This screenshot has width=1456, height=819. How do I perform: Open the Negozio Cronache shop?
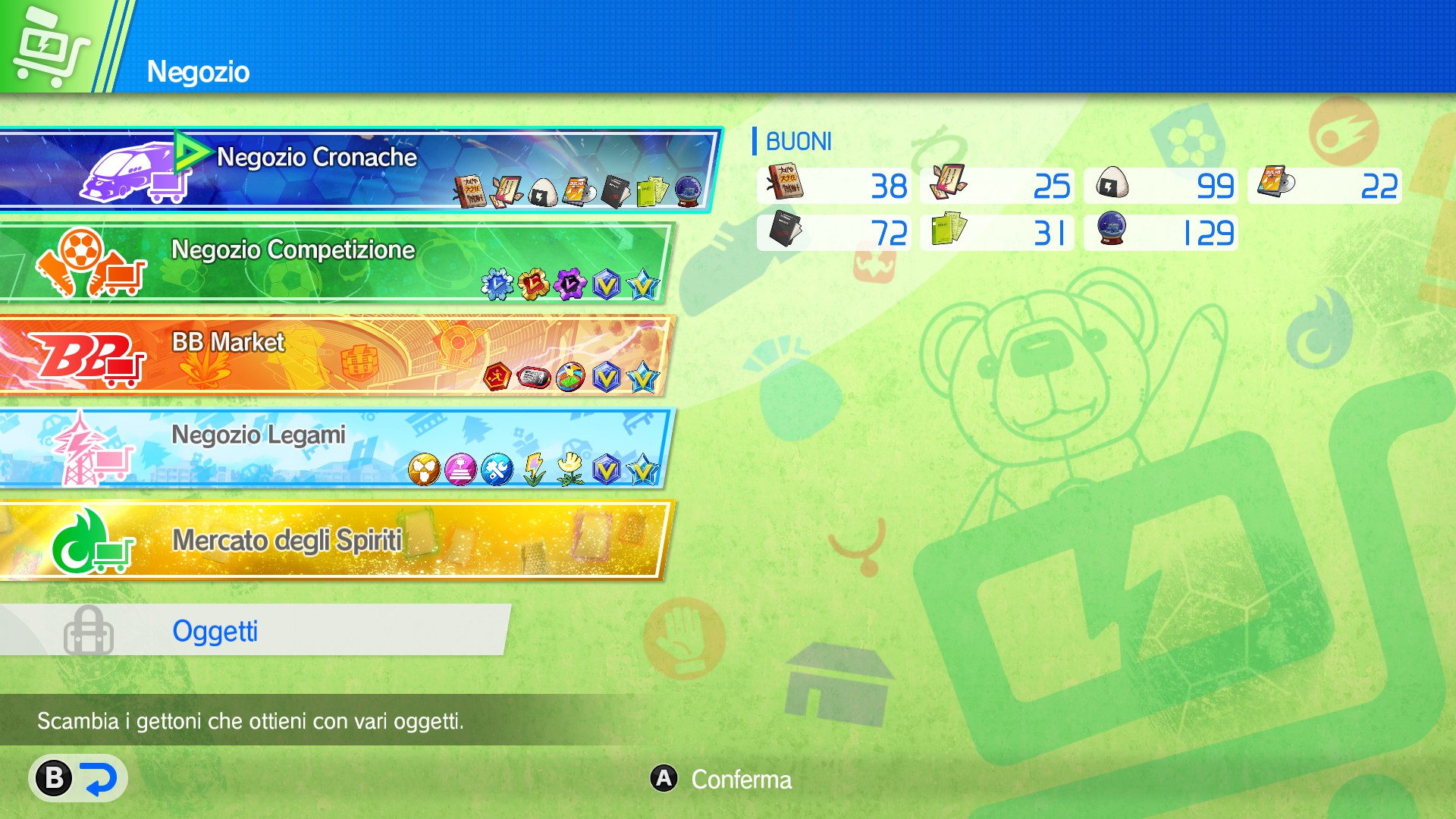pyautogui.click(x=303, y=157)
